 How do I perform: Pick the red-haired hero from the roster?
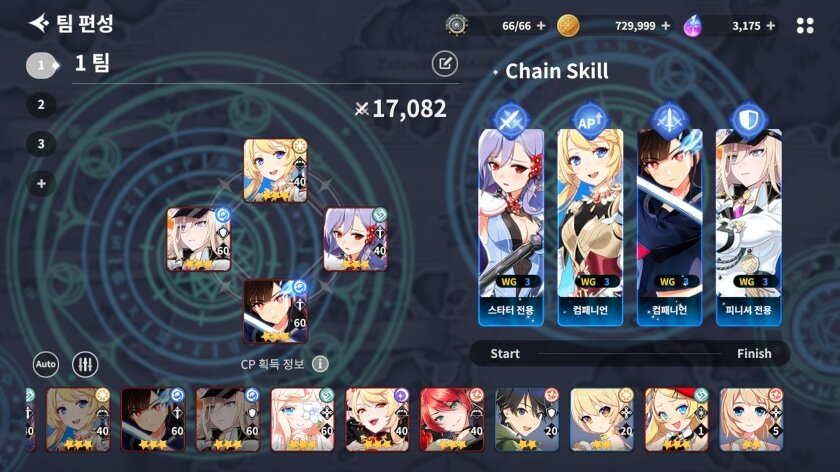pyautogui.click(x=452, y=419)
